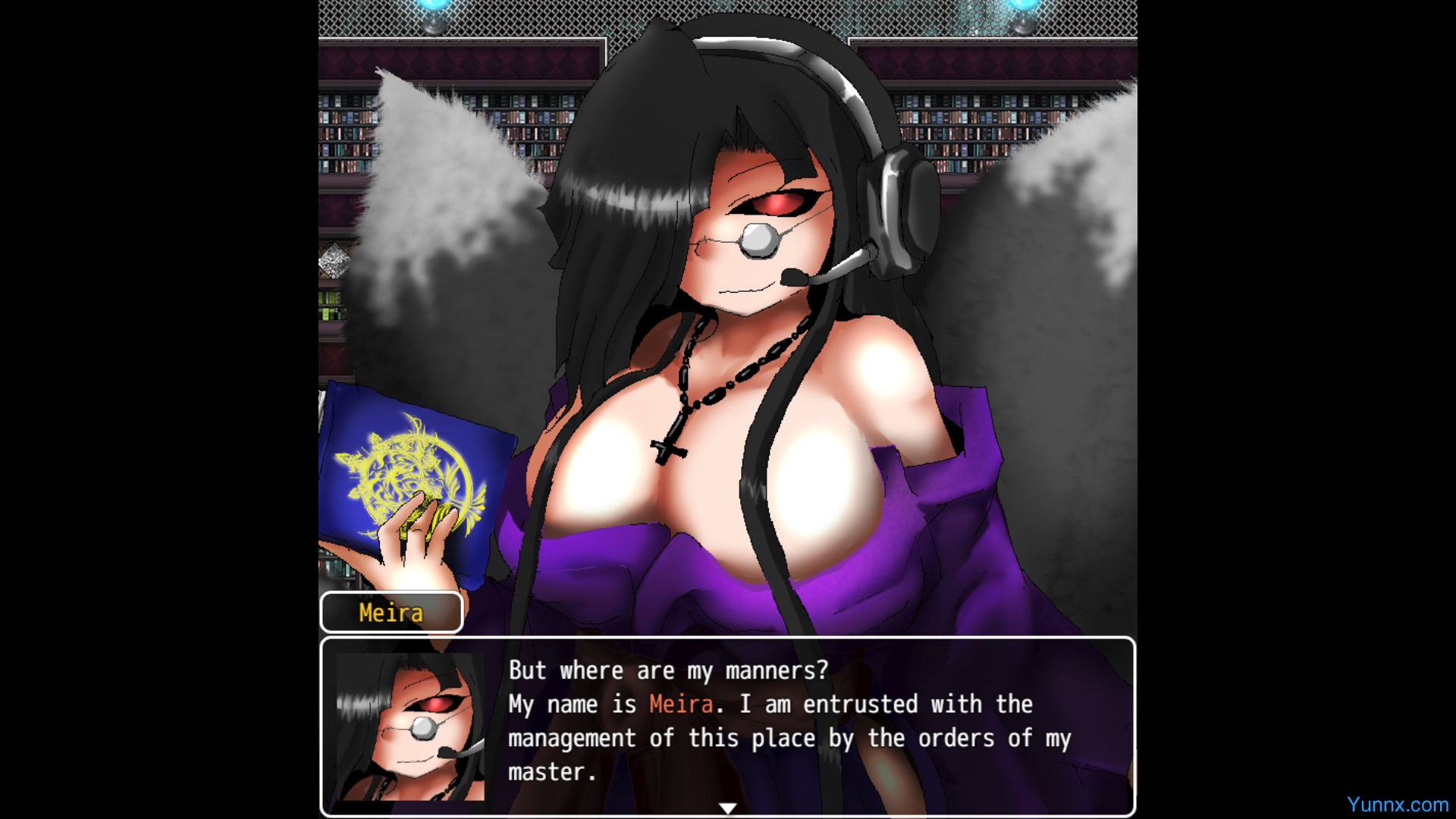Advance dialogue using the white down arrow
Screen dimensions: 1456x819
[x=728, y=808]
